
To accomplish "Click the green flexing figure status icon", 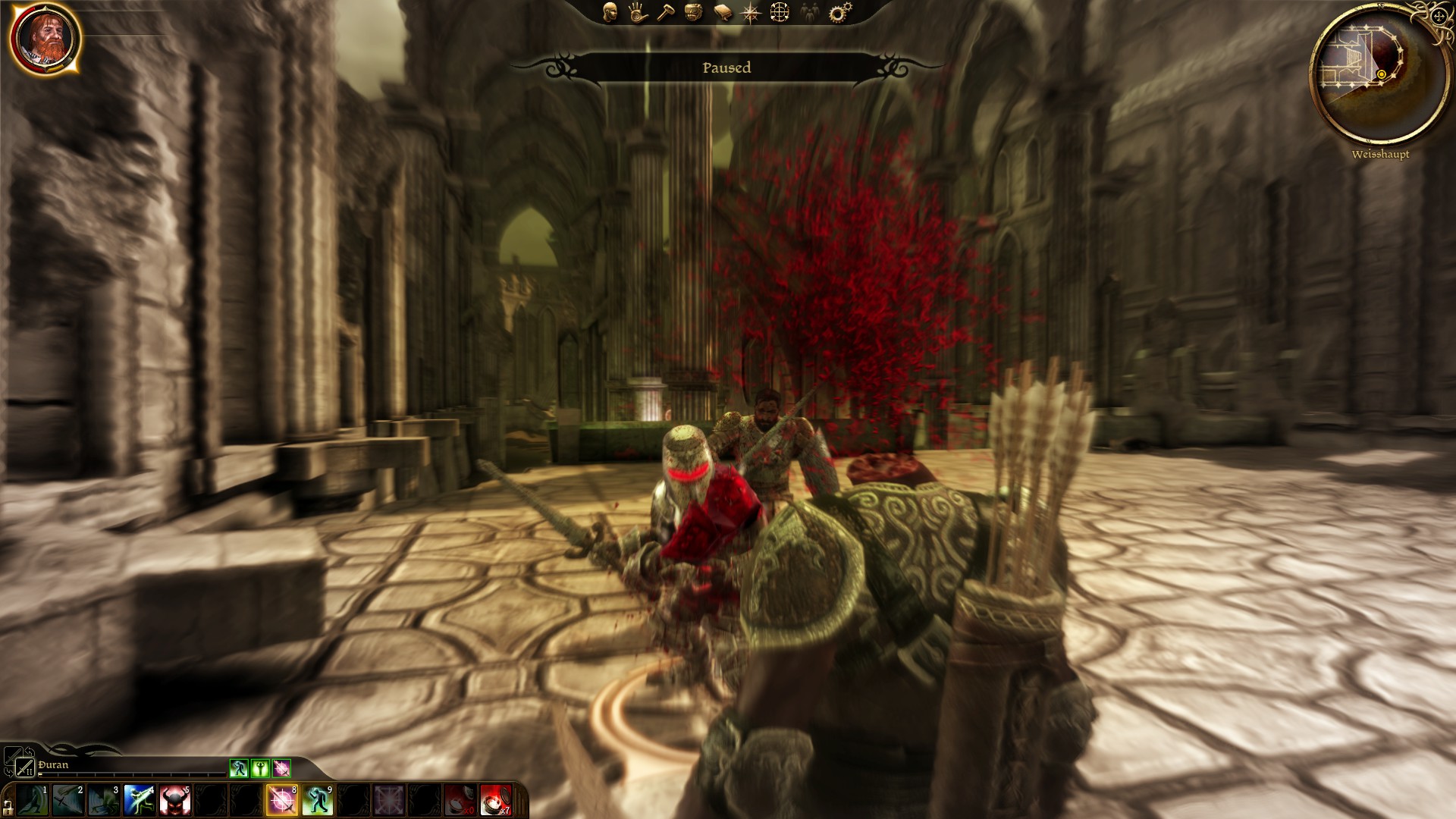I will click(x=260, y=768).
